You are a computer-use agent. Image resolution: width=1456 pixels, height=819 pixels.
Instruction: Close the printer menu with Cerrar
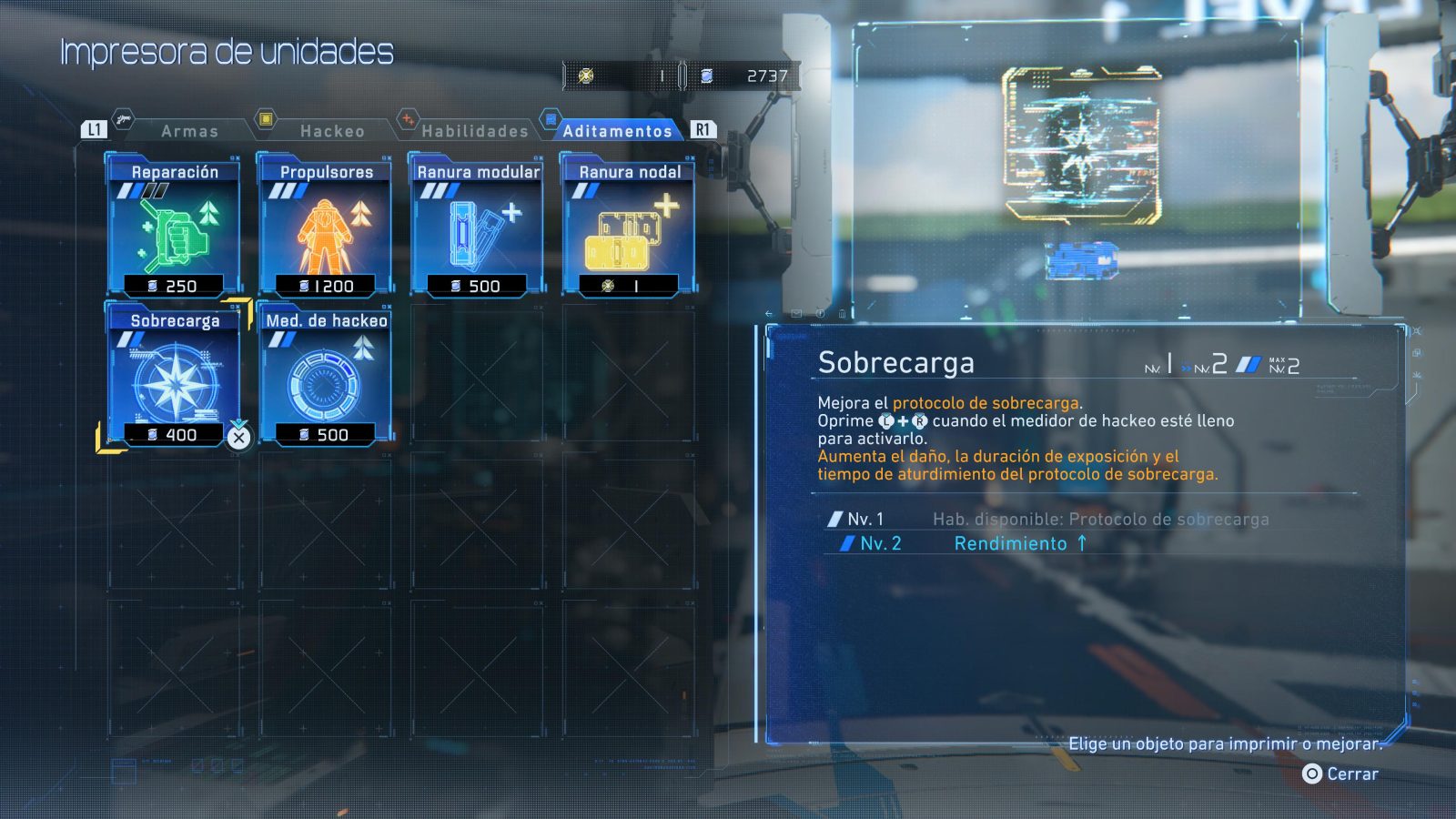1340,773
